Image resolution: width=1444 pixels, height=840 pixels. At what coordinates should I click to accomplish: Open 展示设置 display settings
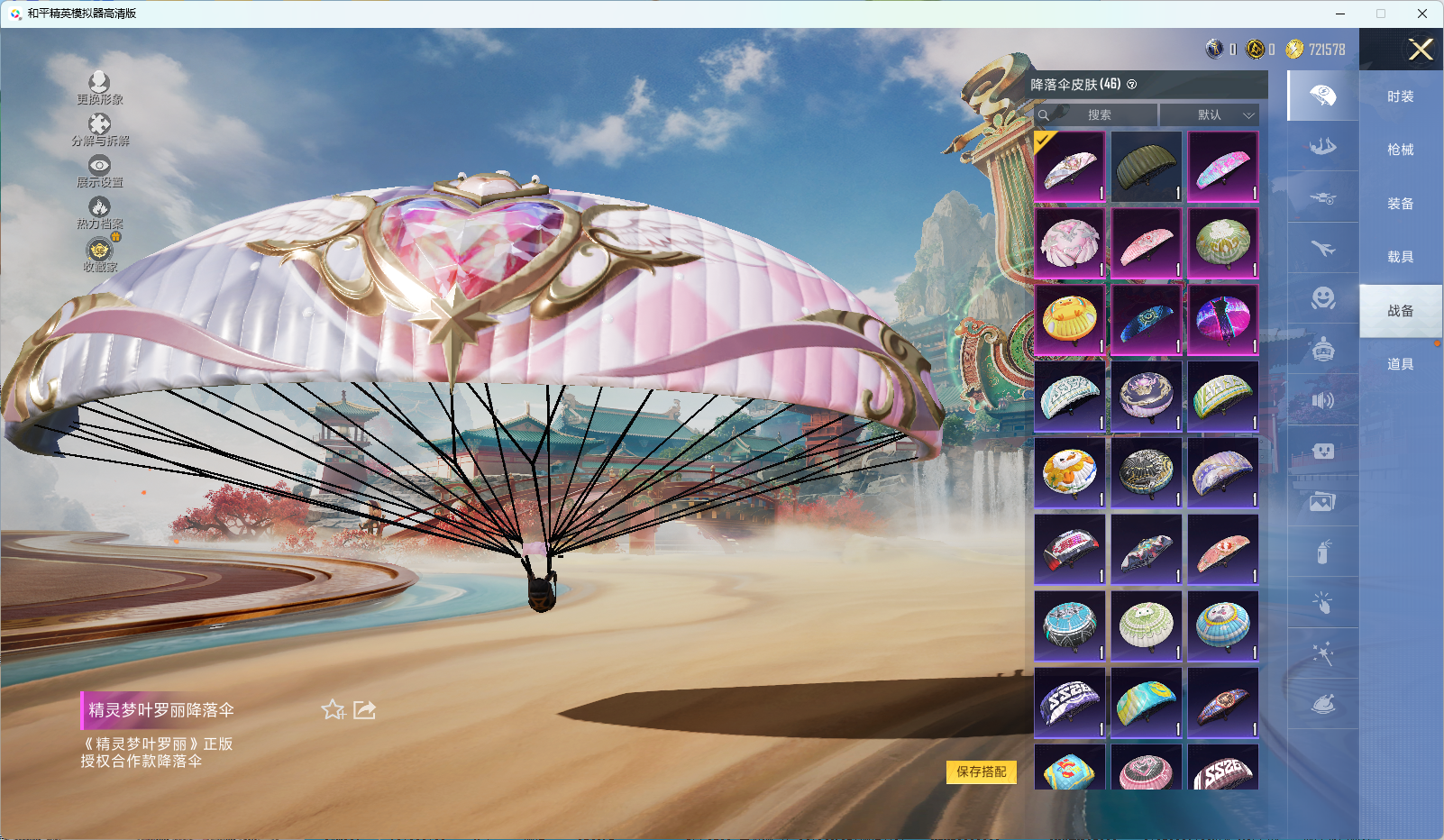(99, 170)
